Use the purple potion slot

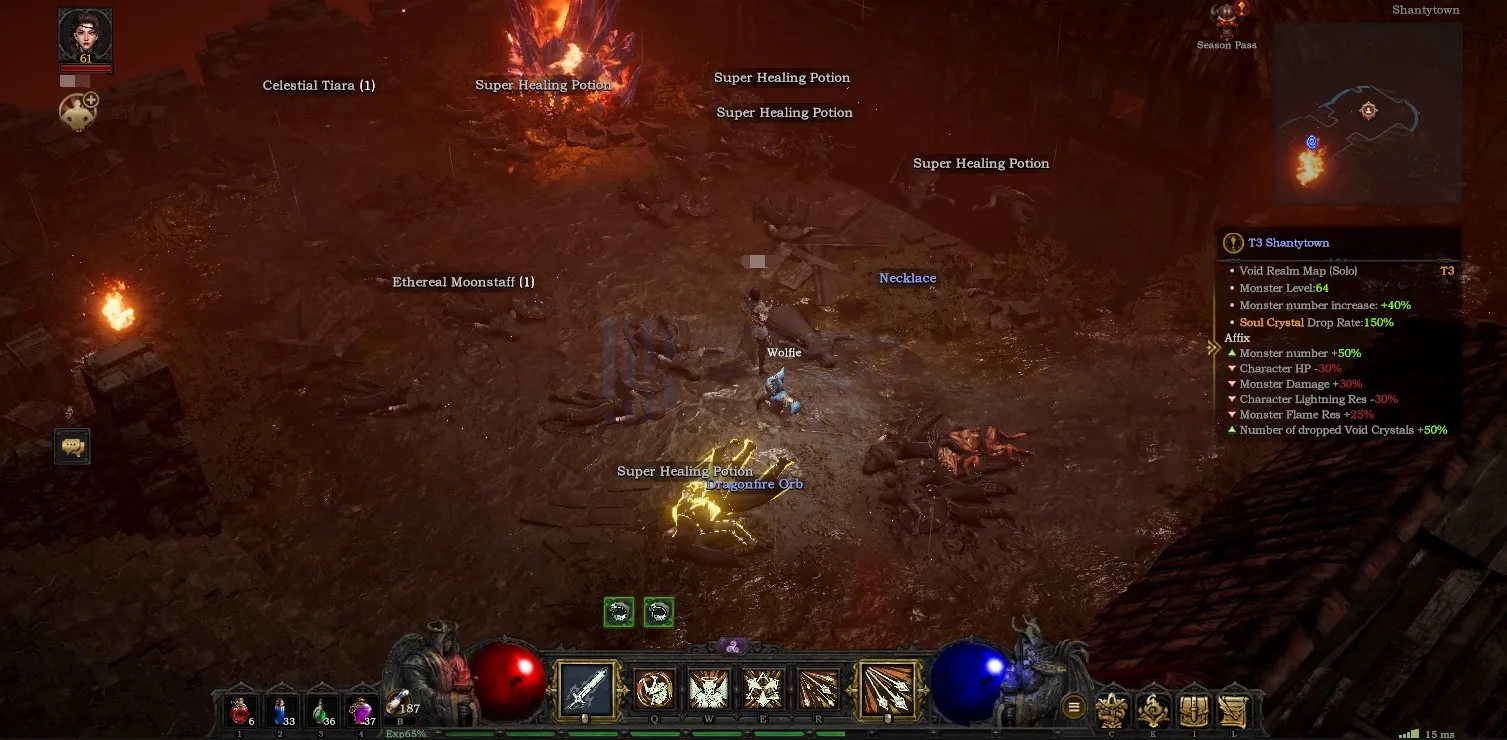click(361, 711)
